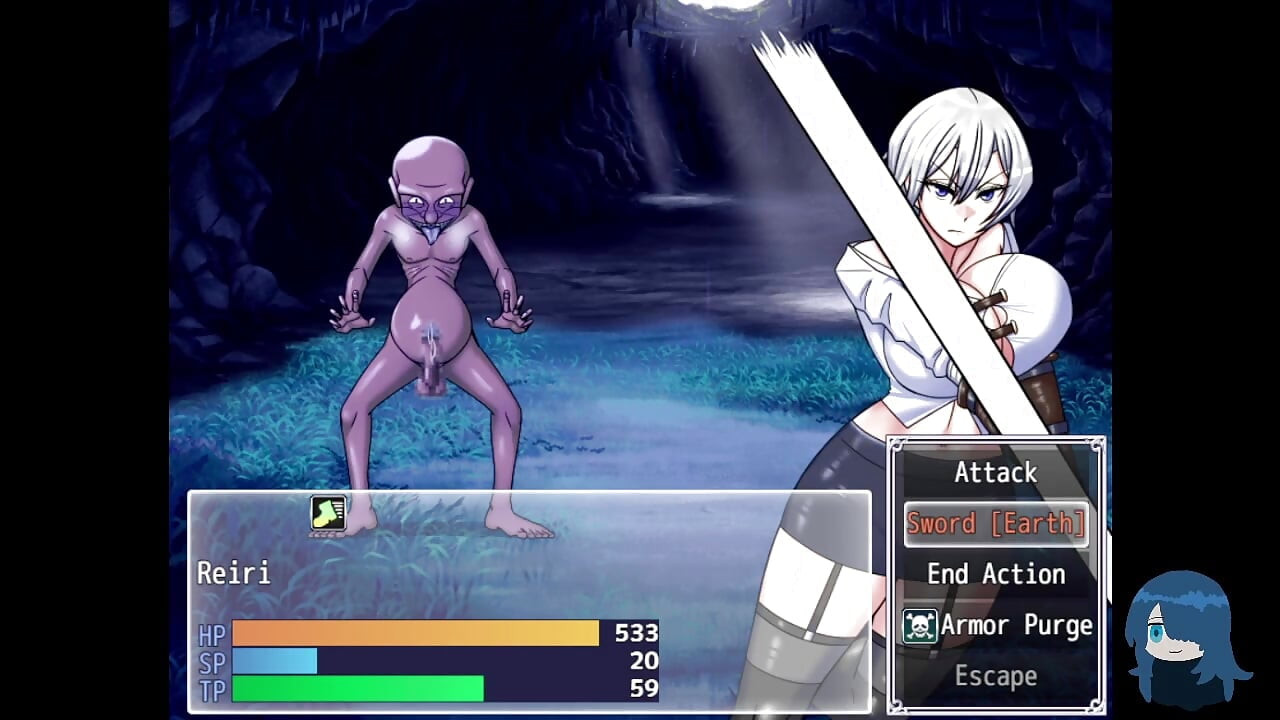
Task: Choose Escape to flee the battle
Action: 995,676
